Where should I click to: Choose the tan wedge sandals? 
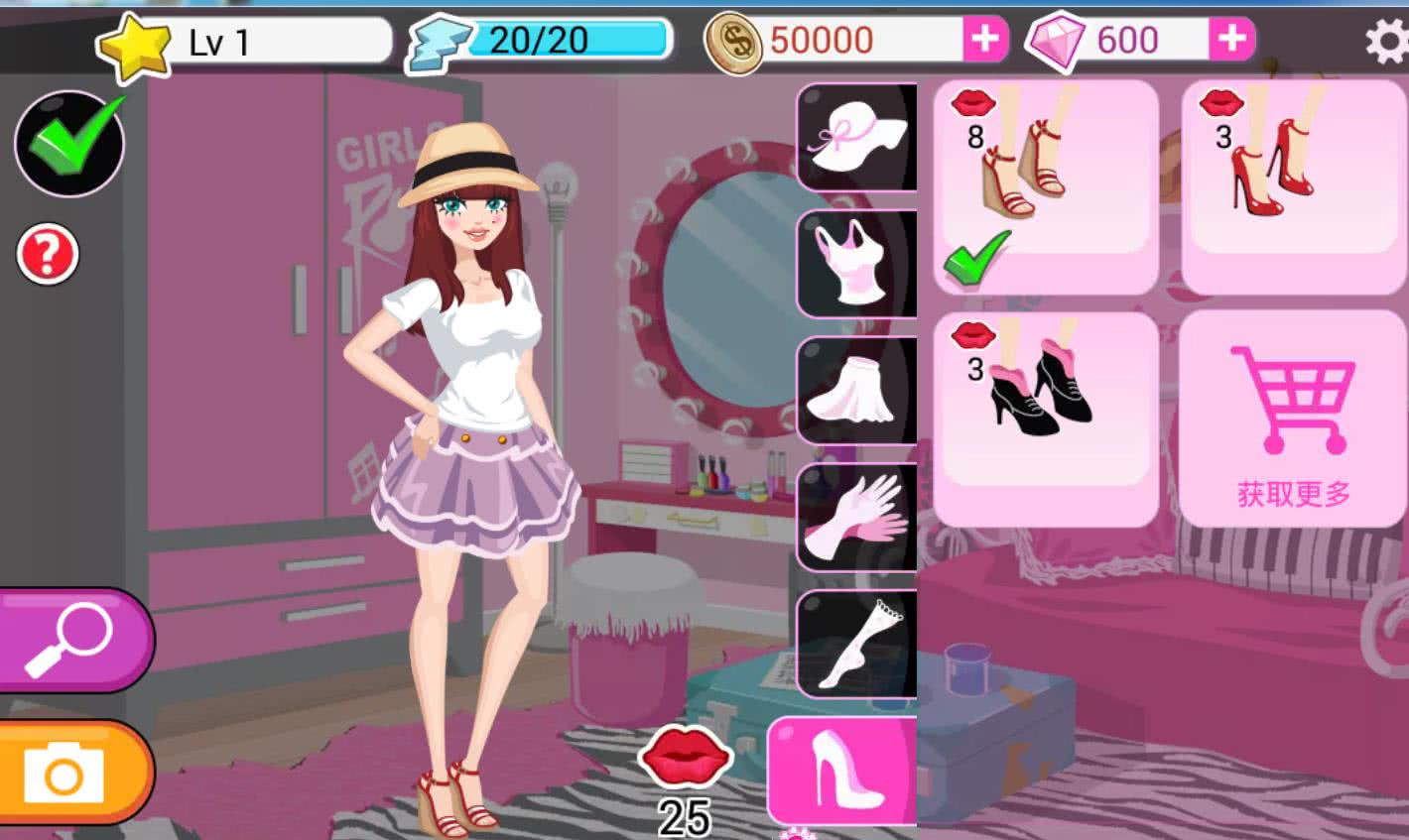(1046, 186)
